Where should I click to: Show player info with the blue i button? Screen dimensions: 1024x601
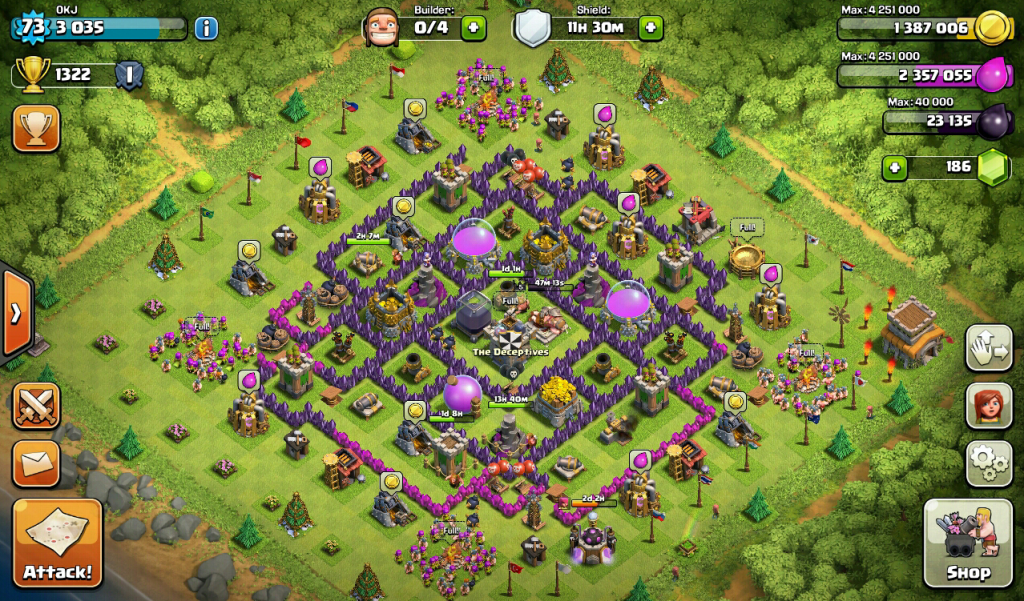(x=206, y=27)
